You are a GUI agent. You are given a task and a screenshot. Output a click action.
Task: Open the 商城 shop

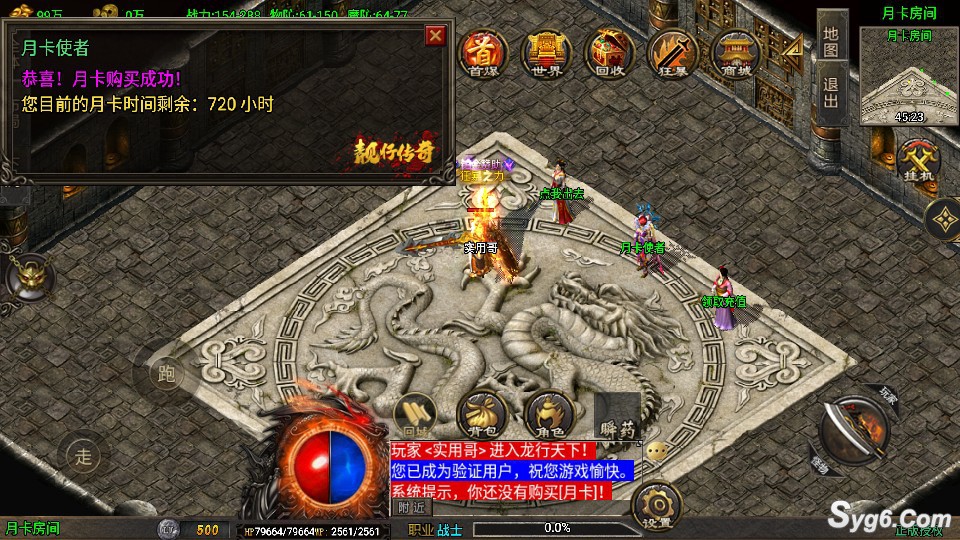[x=735, y=53]
